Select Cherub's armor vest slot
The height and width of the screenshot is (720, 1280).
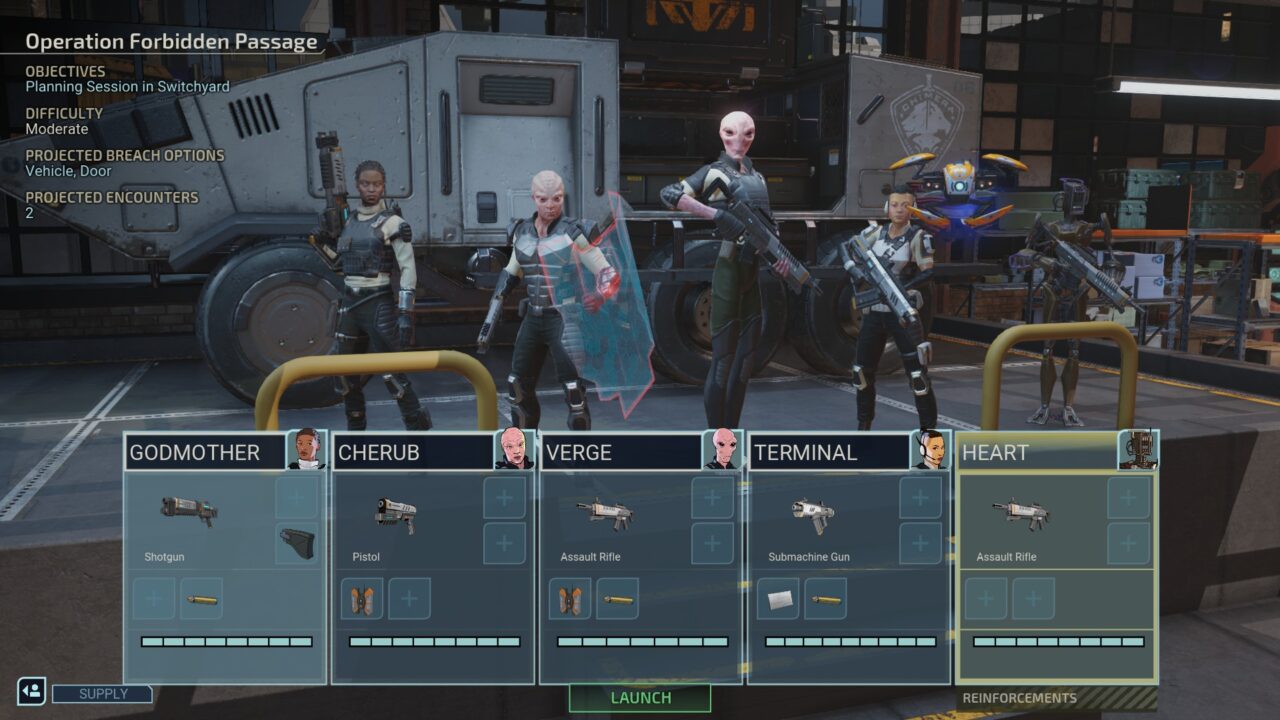(x=362, y=599)
